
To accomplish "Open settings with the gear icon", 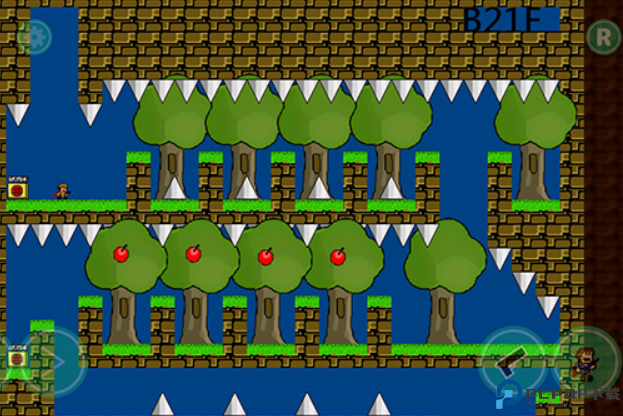I will pos(34,38).
